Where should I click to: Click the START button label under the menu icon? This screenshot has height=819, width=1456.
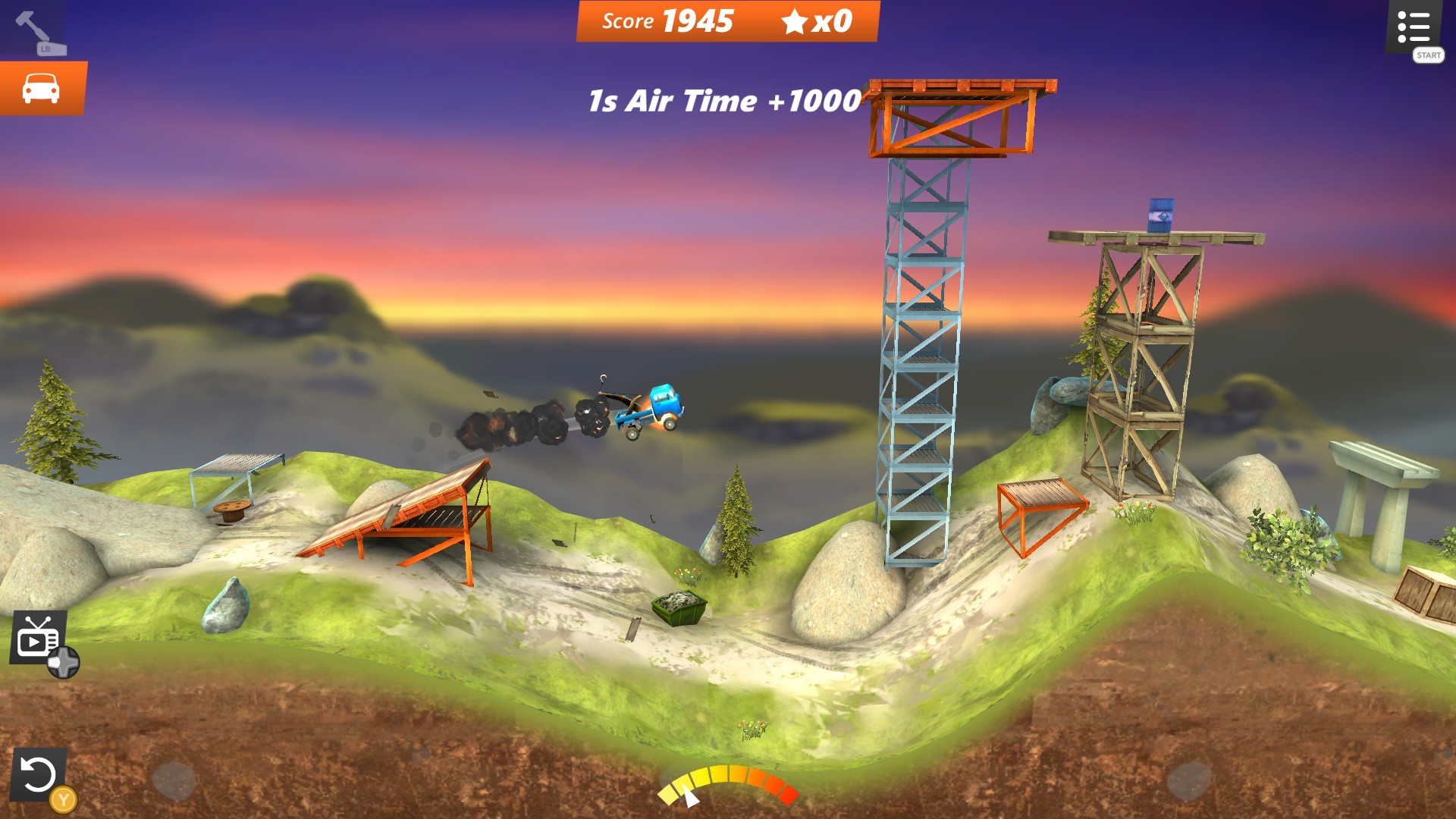(1428, 55)
